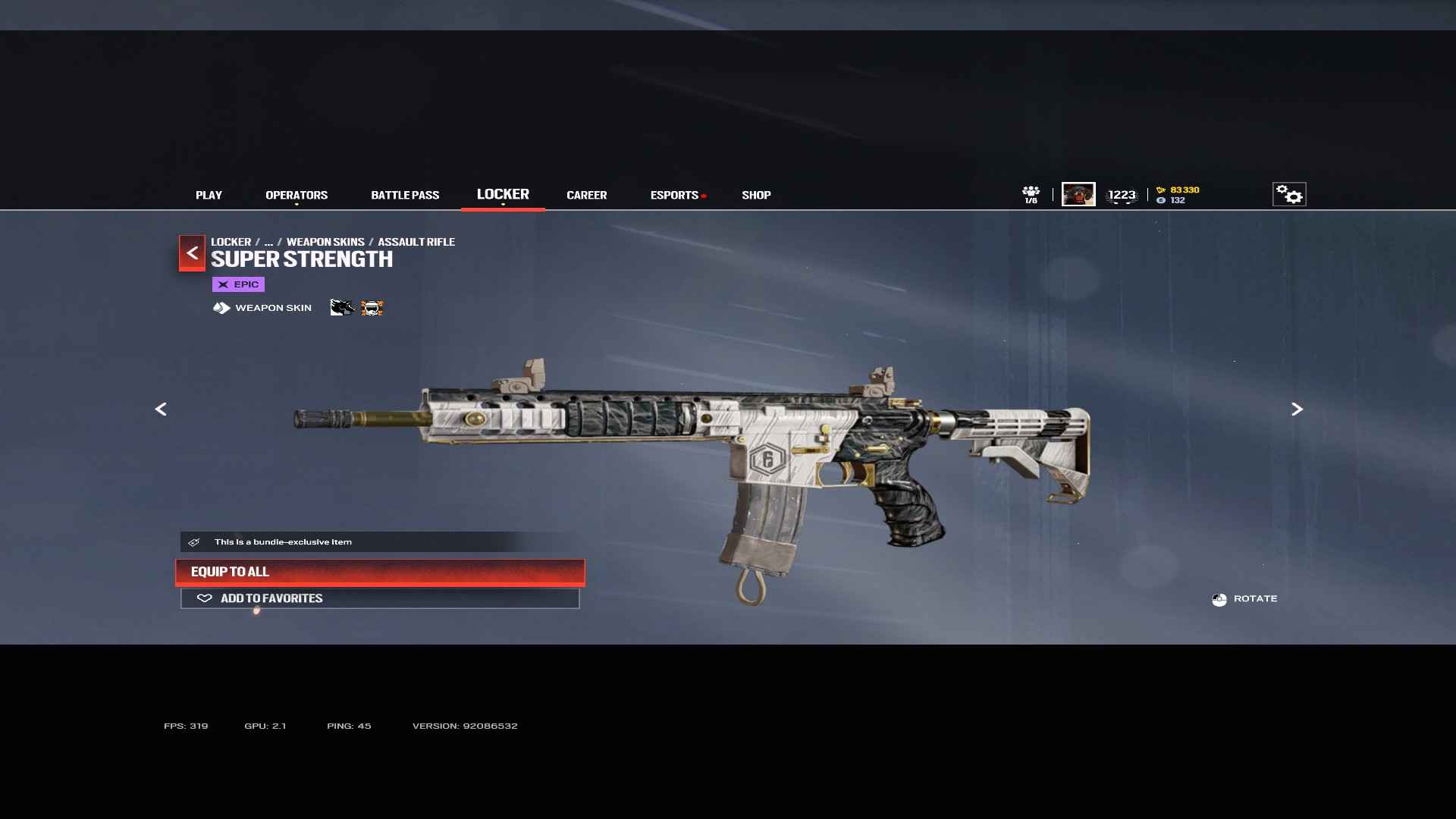The height and width of the screenshot is (819, 1456).
Task: Show the previous weapon skin
Action: tap(161, 409)
